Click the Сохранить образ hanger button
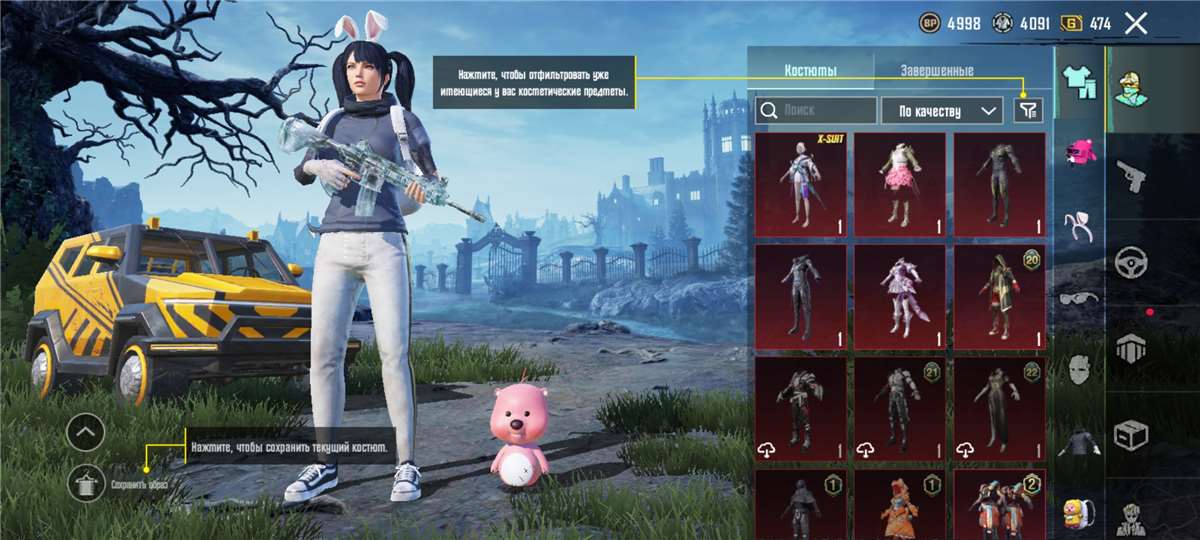The image size is (1200, 540). point(86,484)
